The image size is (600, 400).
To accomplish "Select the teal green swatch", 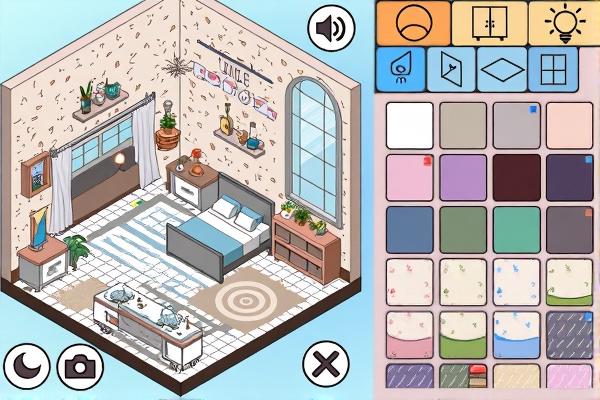I will [x=517, y=229].
